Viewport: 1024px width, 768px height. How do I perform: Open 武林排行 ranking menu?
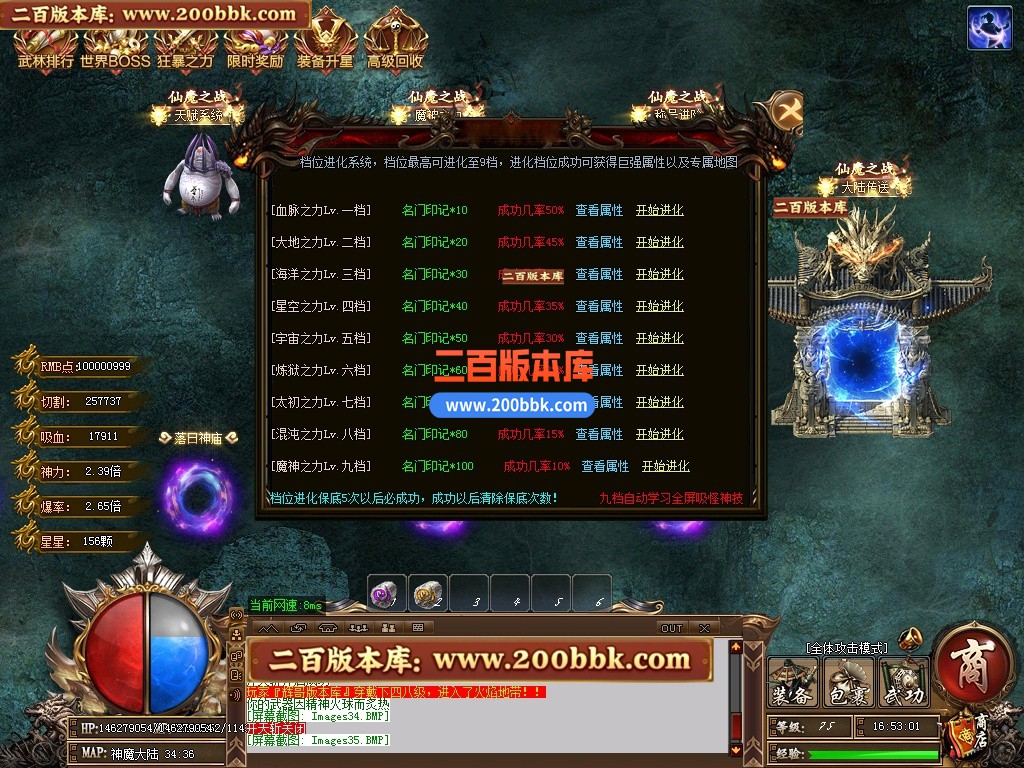click(x=45, y=45)
